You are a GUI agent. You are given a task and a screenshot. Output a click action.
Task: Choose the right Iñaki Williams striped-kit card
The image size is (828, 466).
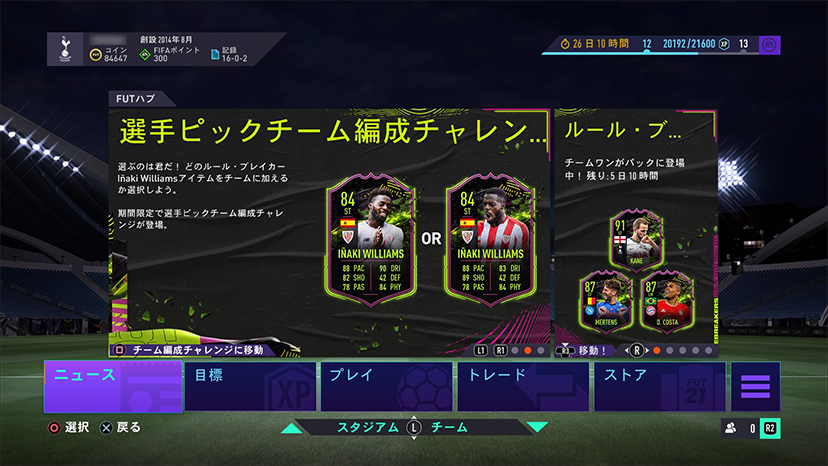pyautogui.click(x=489, y=241)
